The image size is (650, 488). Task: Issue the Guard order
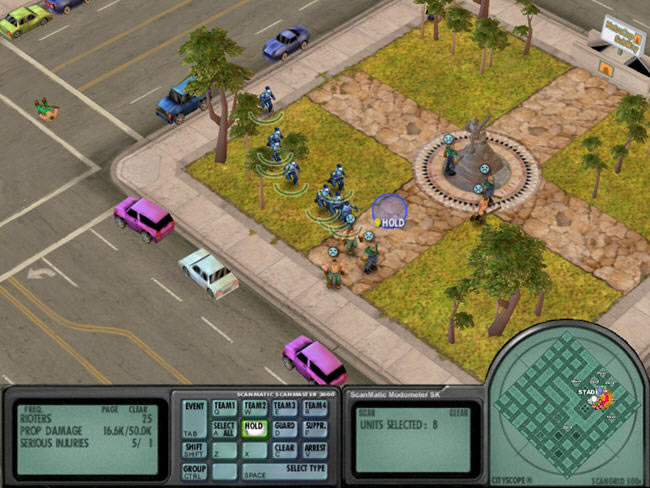tap(285, 430)
